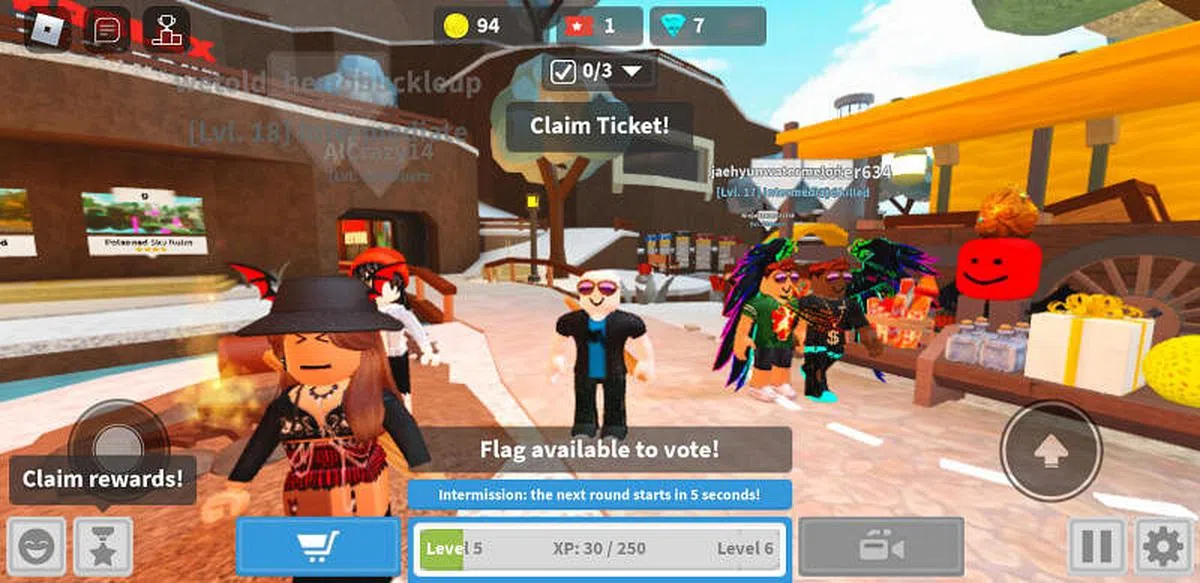Select the Flag available to vote banner
1200x583 pixels.
(x=599, y=449)
